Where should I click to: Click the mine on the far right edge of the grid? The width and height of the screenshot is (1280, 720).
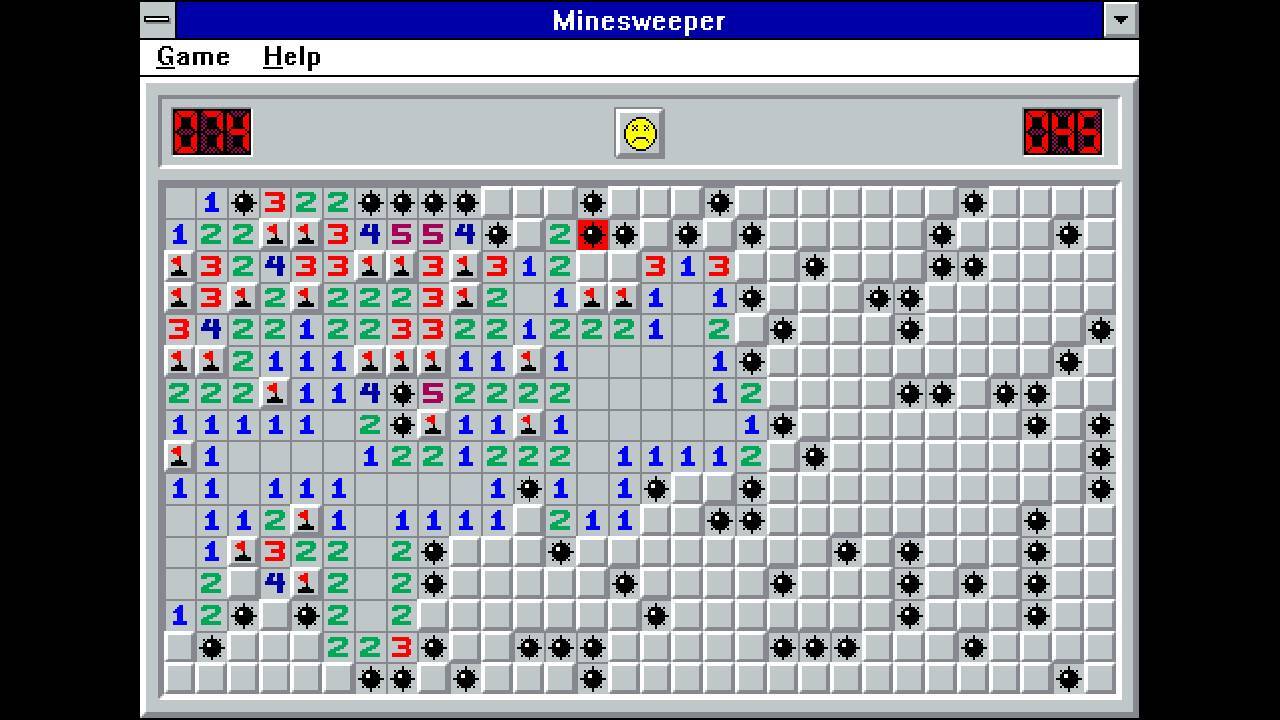pos(1103,330)
